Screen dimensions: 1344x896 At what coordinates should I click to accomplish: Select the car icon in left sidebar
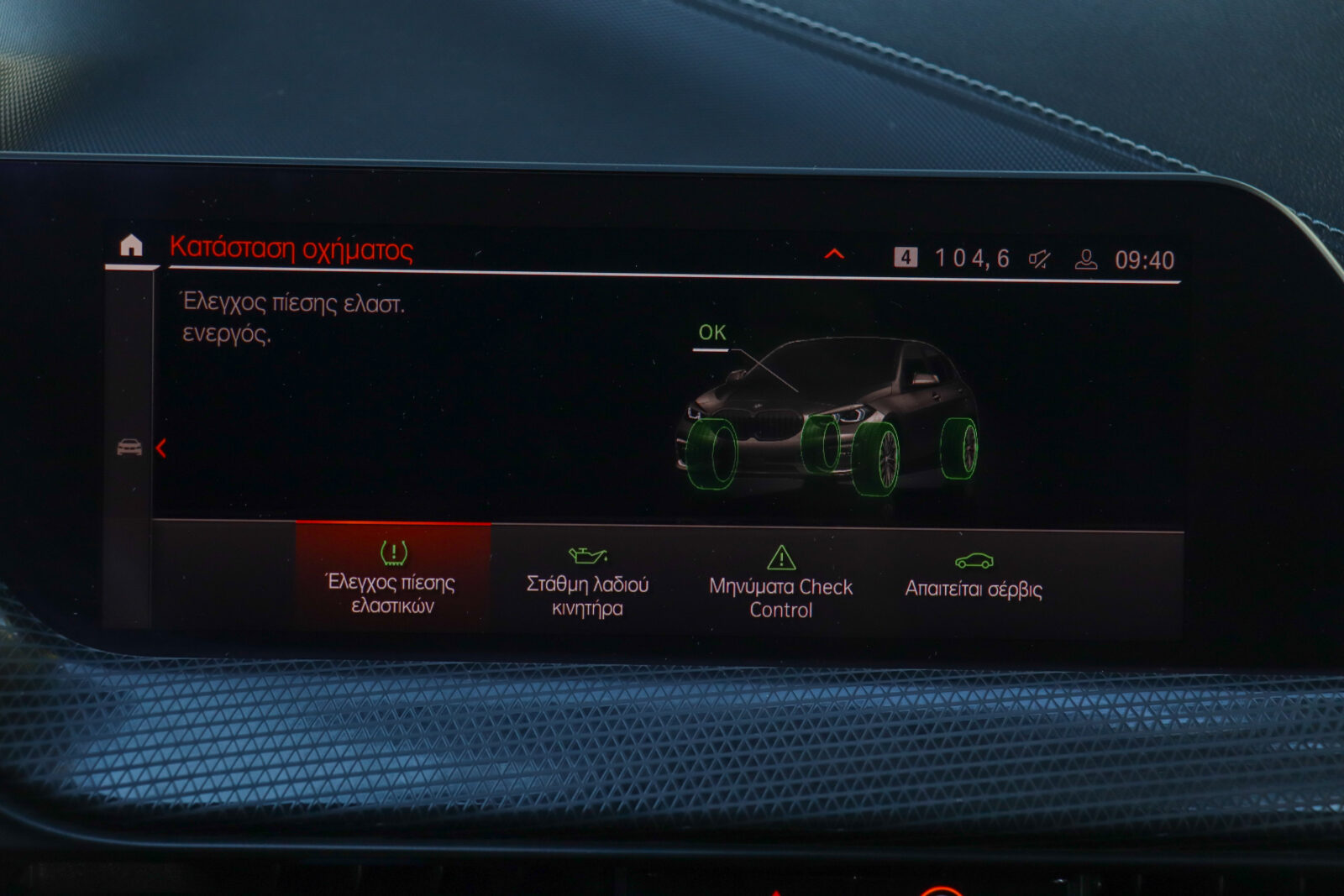pyautogui.click(x=129, y=448)
